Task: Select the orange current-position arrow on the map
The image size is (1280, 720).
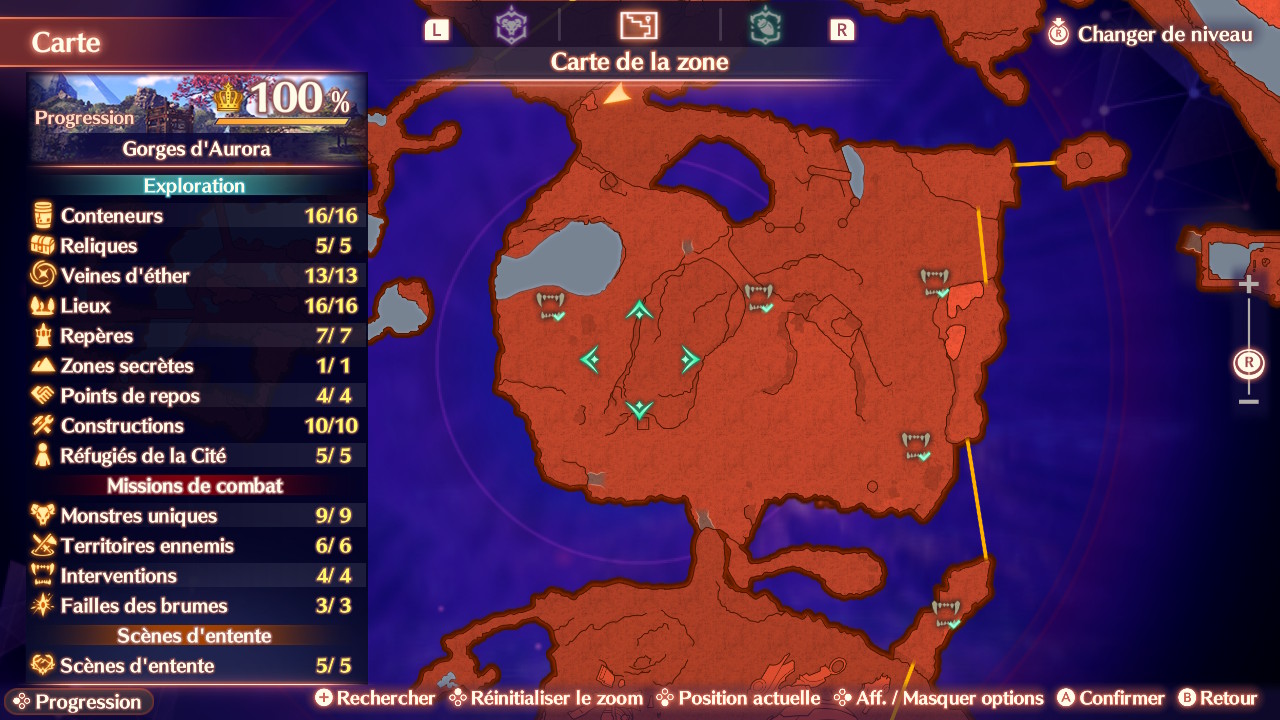Action: pyautogui.click(x=617, y=94)
